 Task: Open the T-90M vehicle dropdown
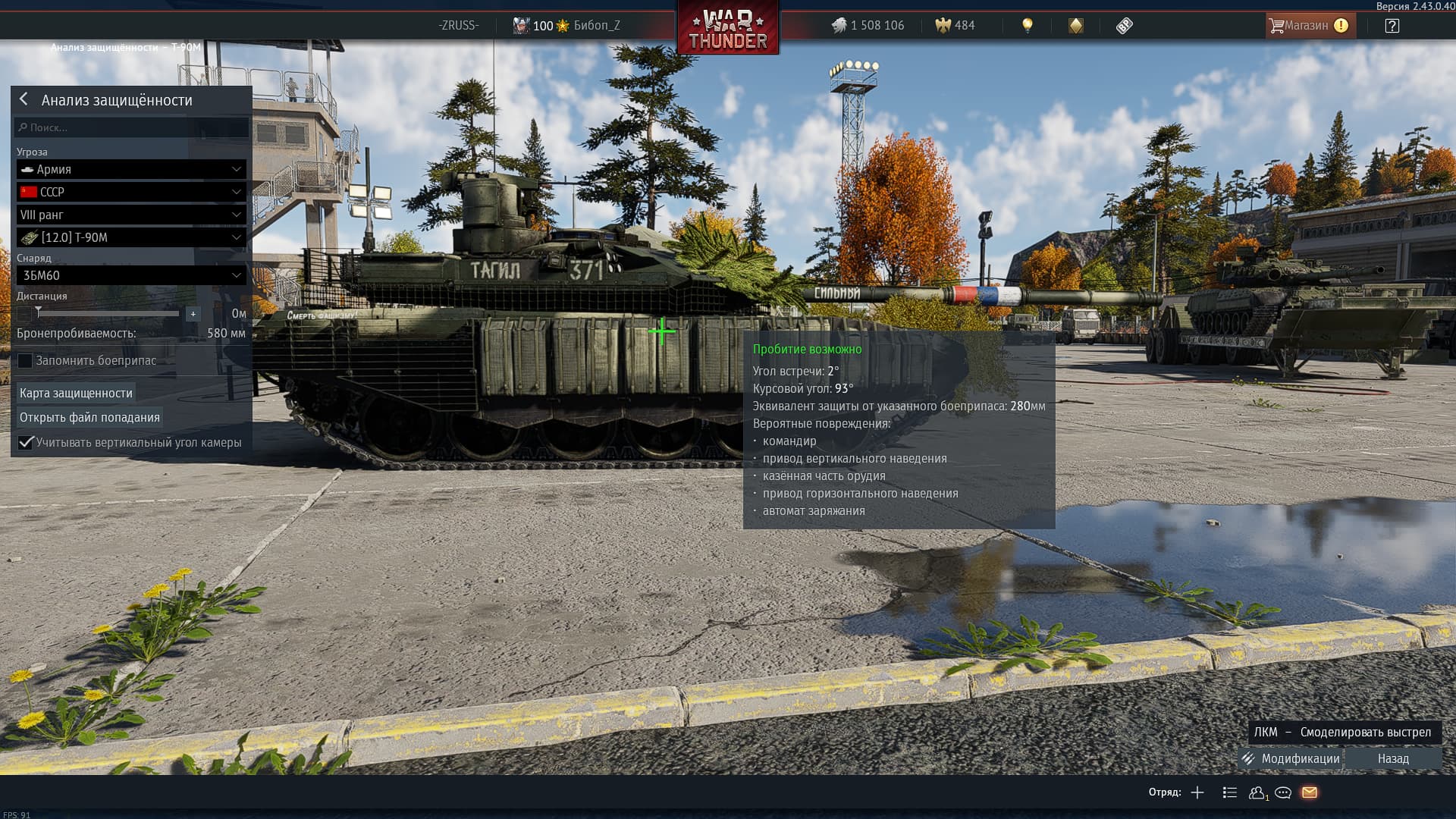click(131, 237)
